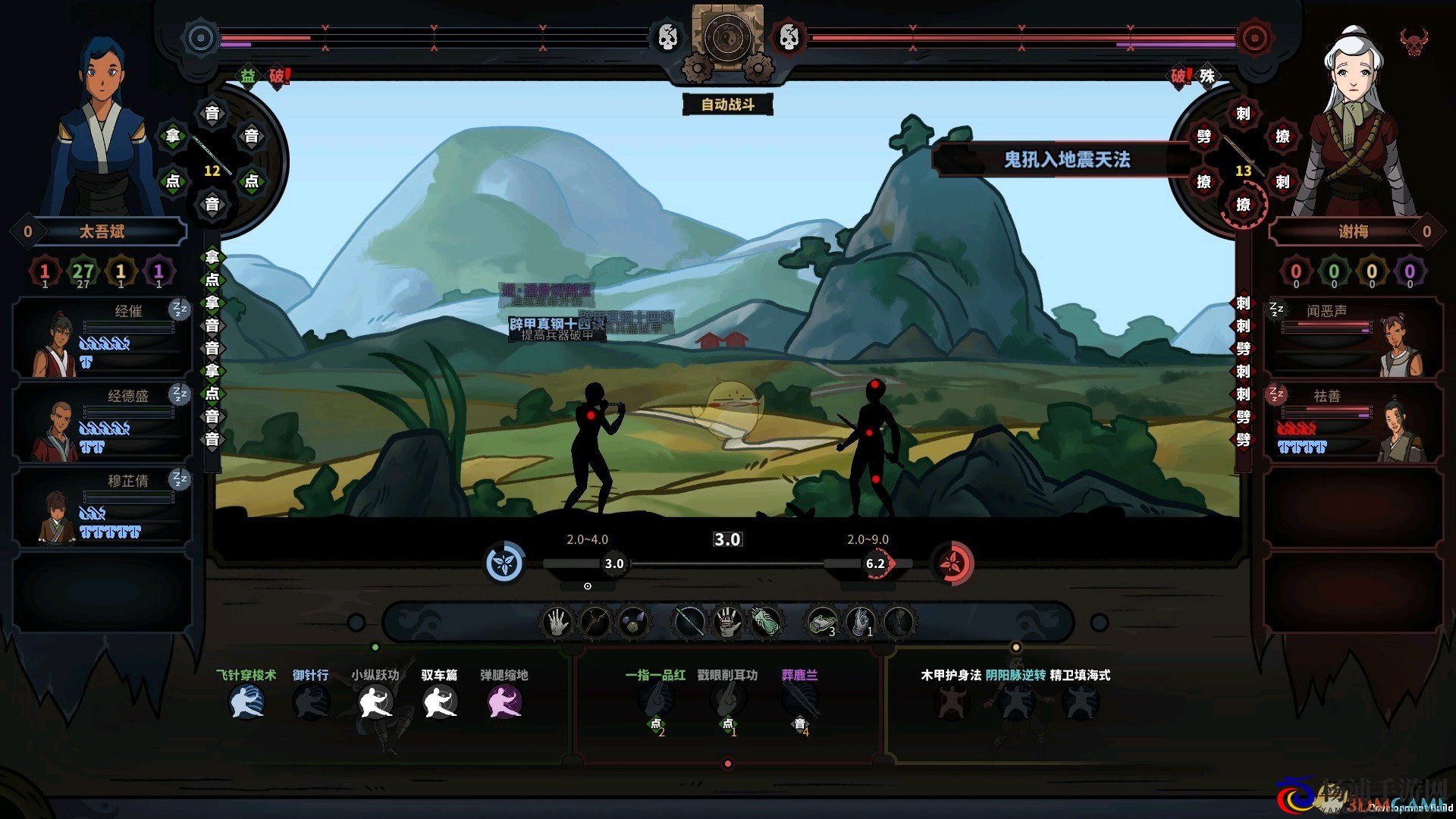Inspect enemy teammate 闻恶声's card
Image resolution: width=1456 pixels, height=819 pixels.
(x=1353, y=337)
